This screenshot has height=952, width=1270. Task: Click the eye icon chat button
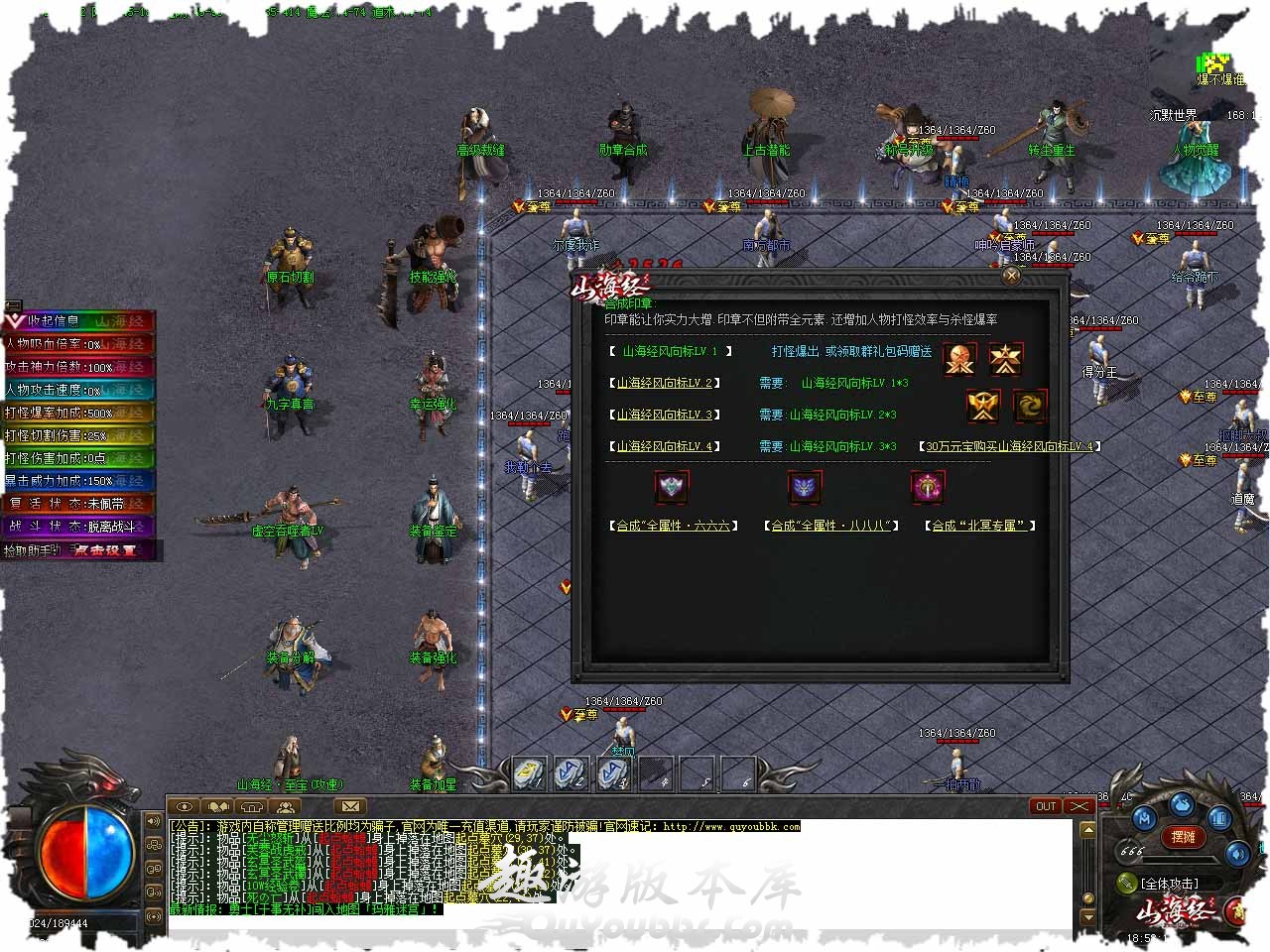(186, 806)
